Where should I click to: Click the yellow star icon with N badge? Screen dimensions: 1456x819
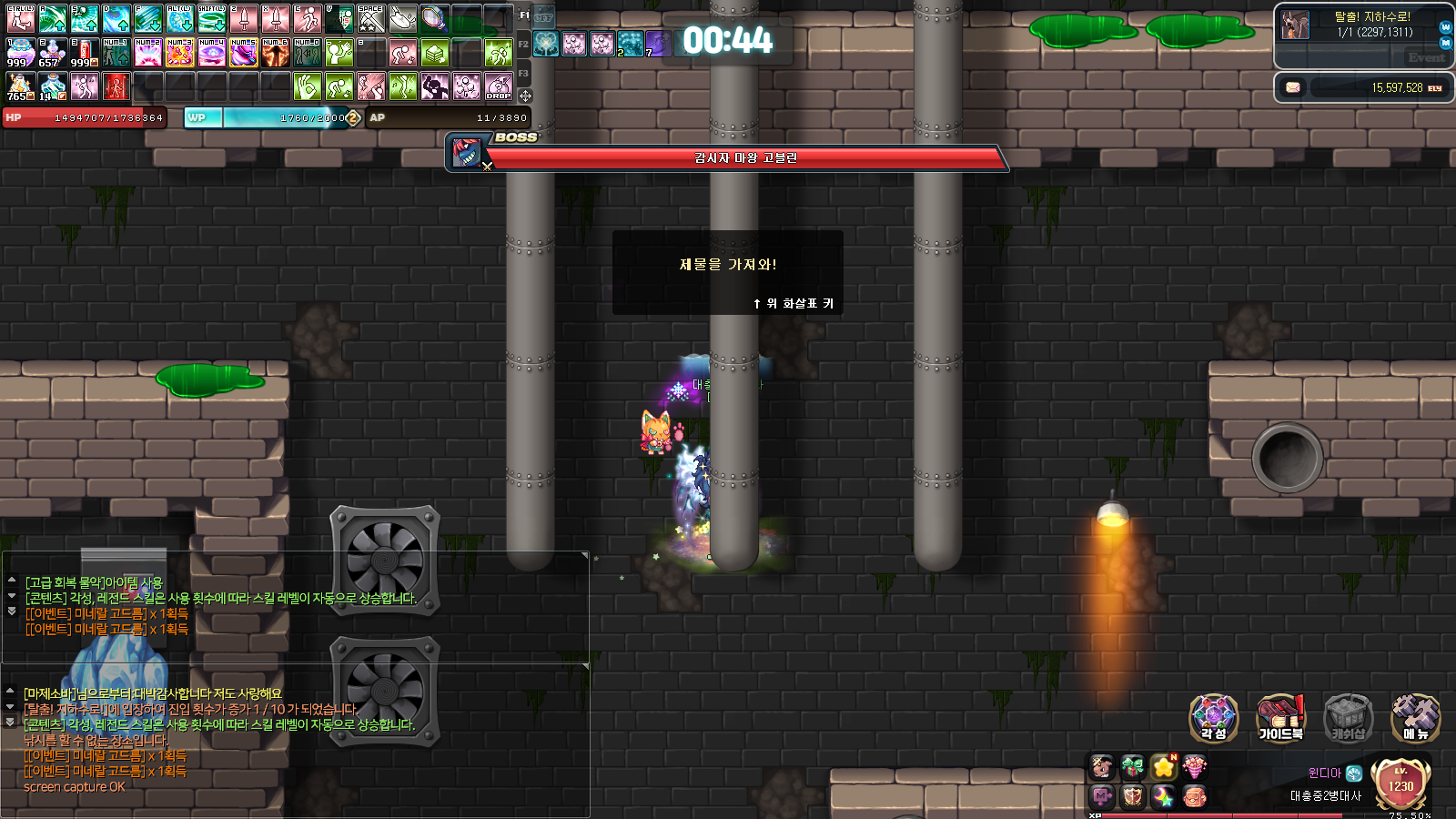tap(1164, 767)
